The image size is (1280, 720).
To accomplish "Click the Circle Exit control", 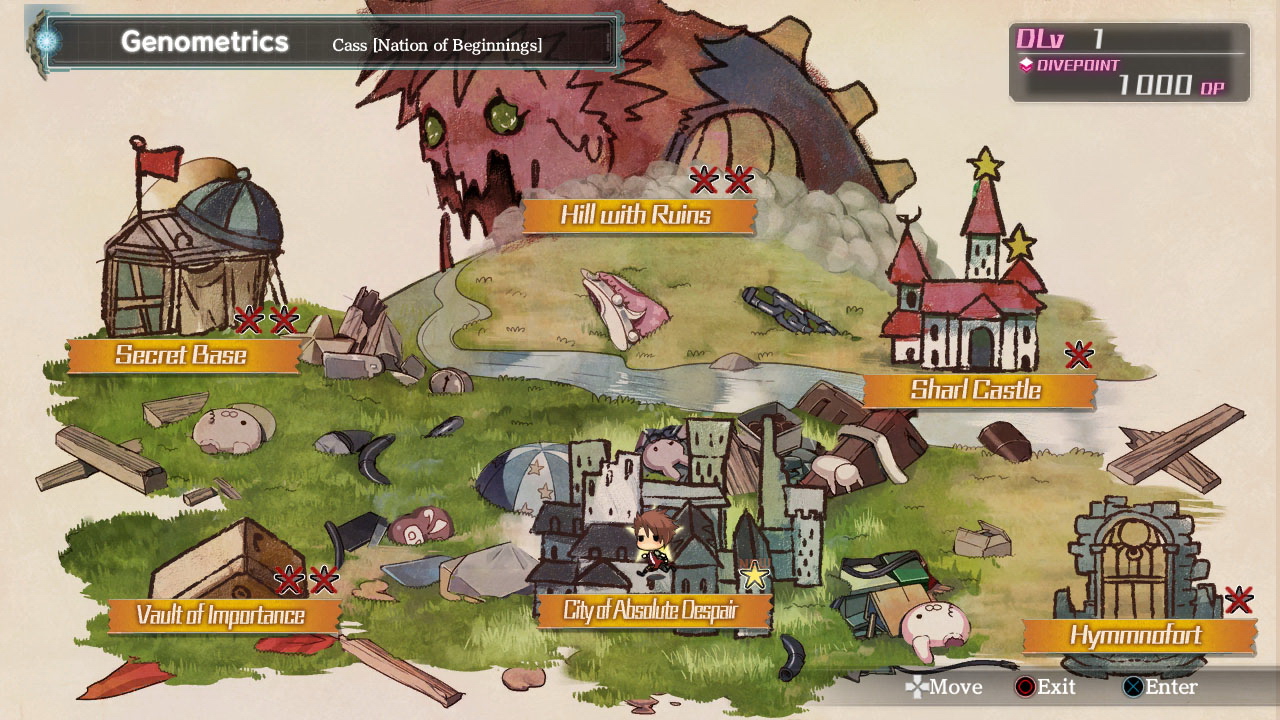I will (1023, 688).
